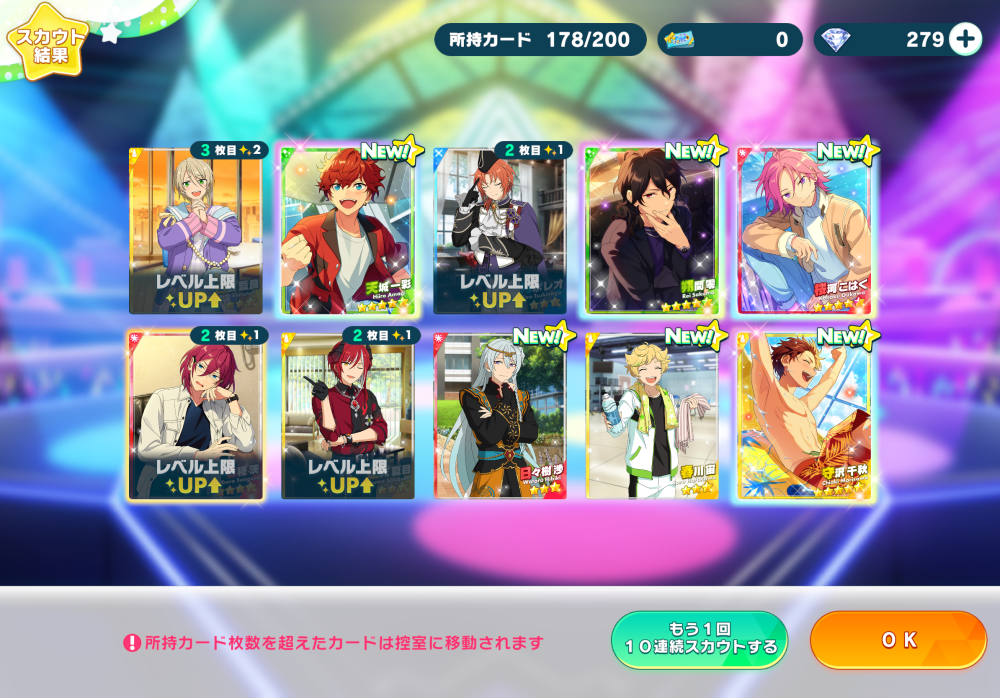View the Wataru Hibiki new card
The image size is (1000, 698).
coord(499,415)
